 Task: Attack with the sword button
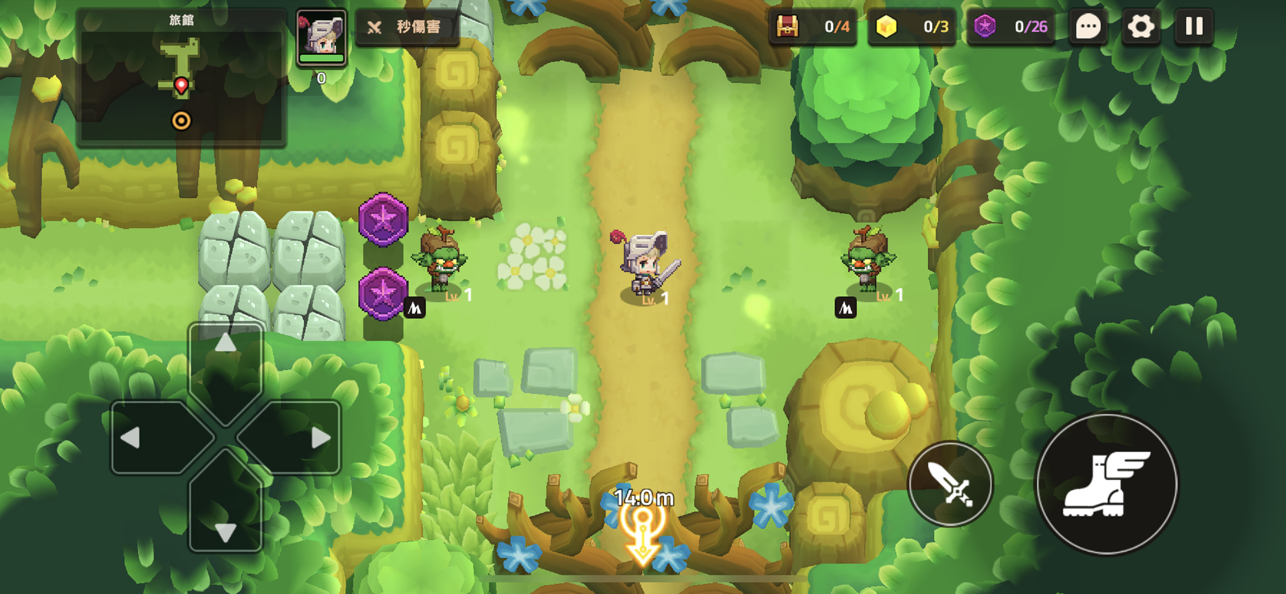[950, 484]
